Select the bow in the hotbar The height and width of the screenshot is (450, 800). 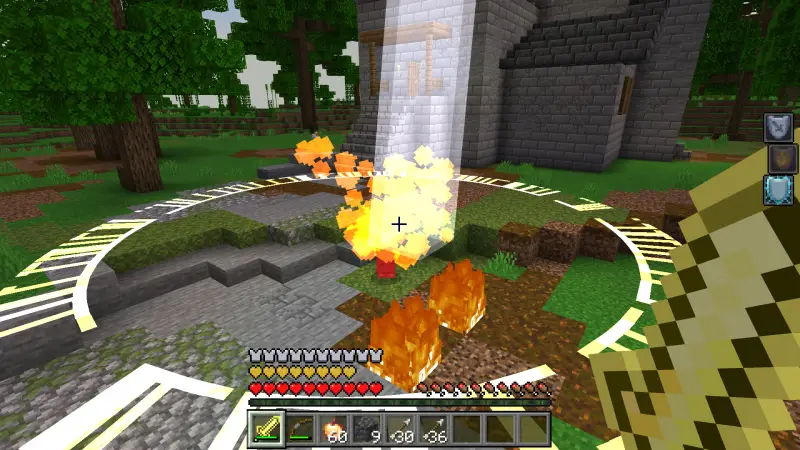[x=300, y=428]
